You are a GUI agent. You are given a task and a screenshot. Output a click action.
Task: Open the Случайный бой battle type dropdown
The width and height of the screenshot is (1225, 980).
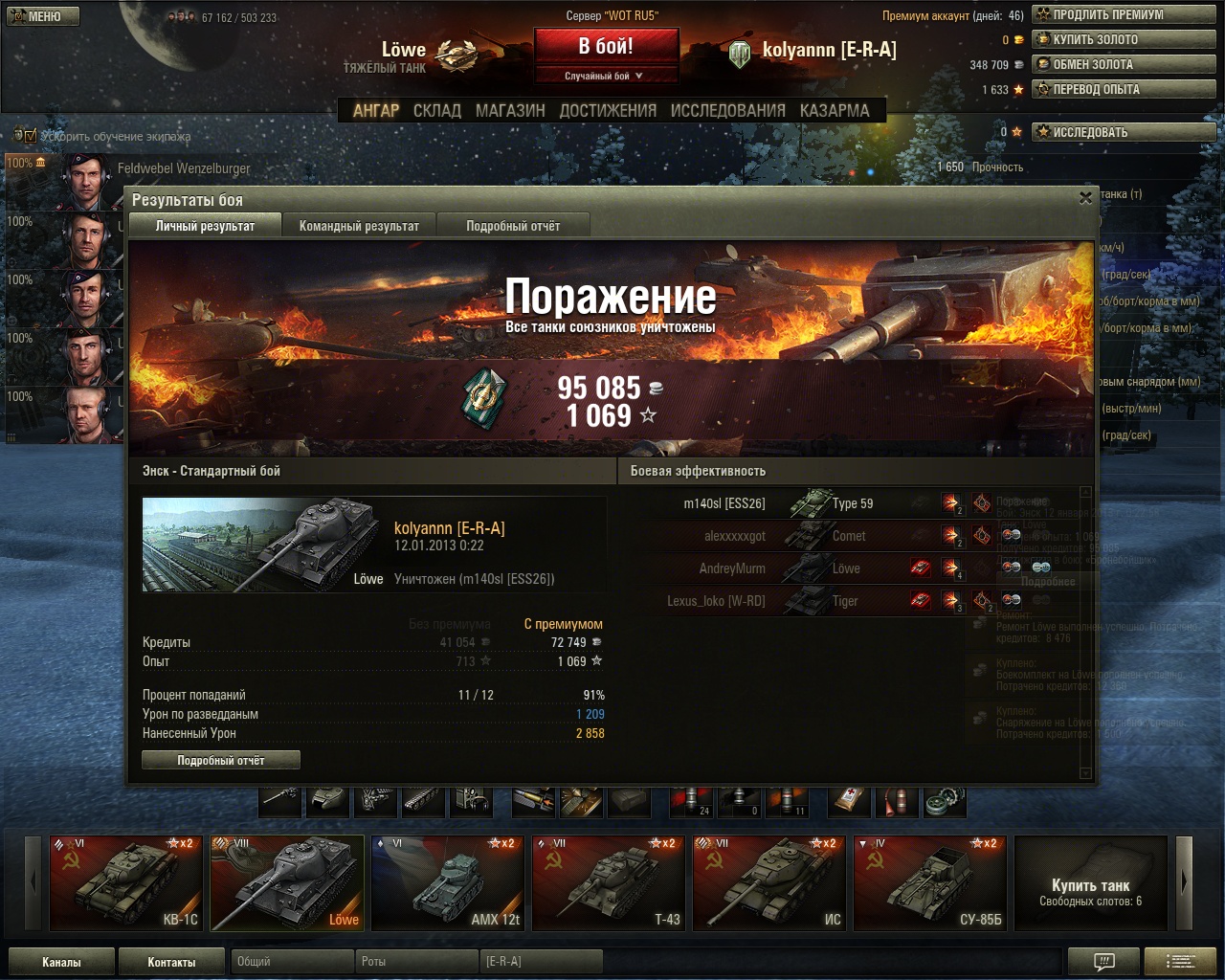605,76
